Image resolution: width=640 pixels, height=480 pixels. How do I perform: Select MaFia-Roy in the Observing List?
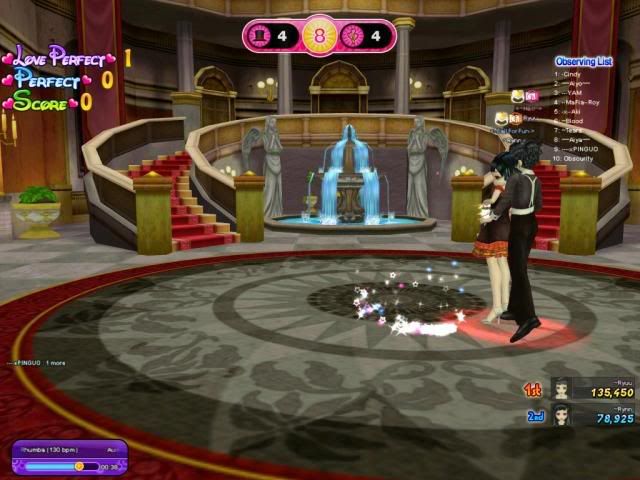tap(581, 102)
